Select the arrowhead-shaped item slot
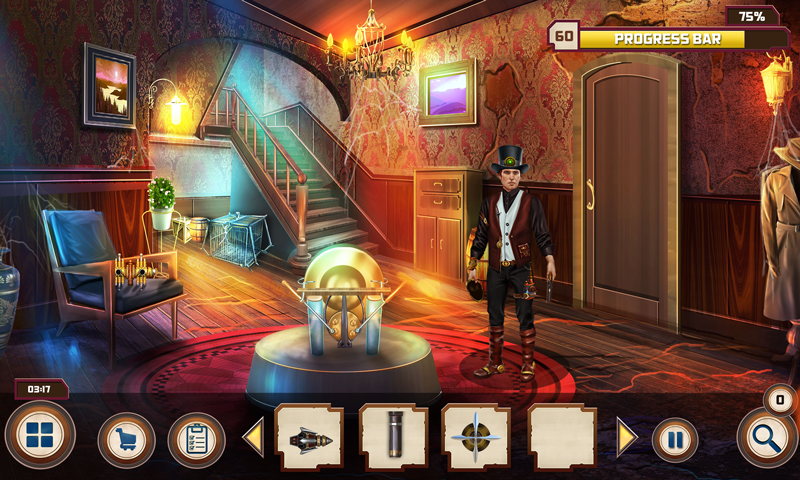The width and height of the screenshot is (800, 480). pos(309,438)
